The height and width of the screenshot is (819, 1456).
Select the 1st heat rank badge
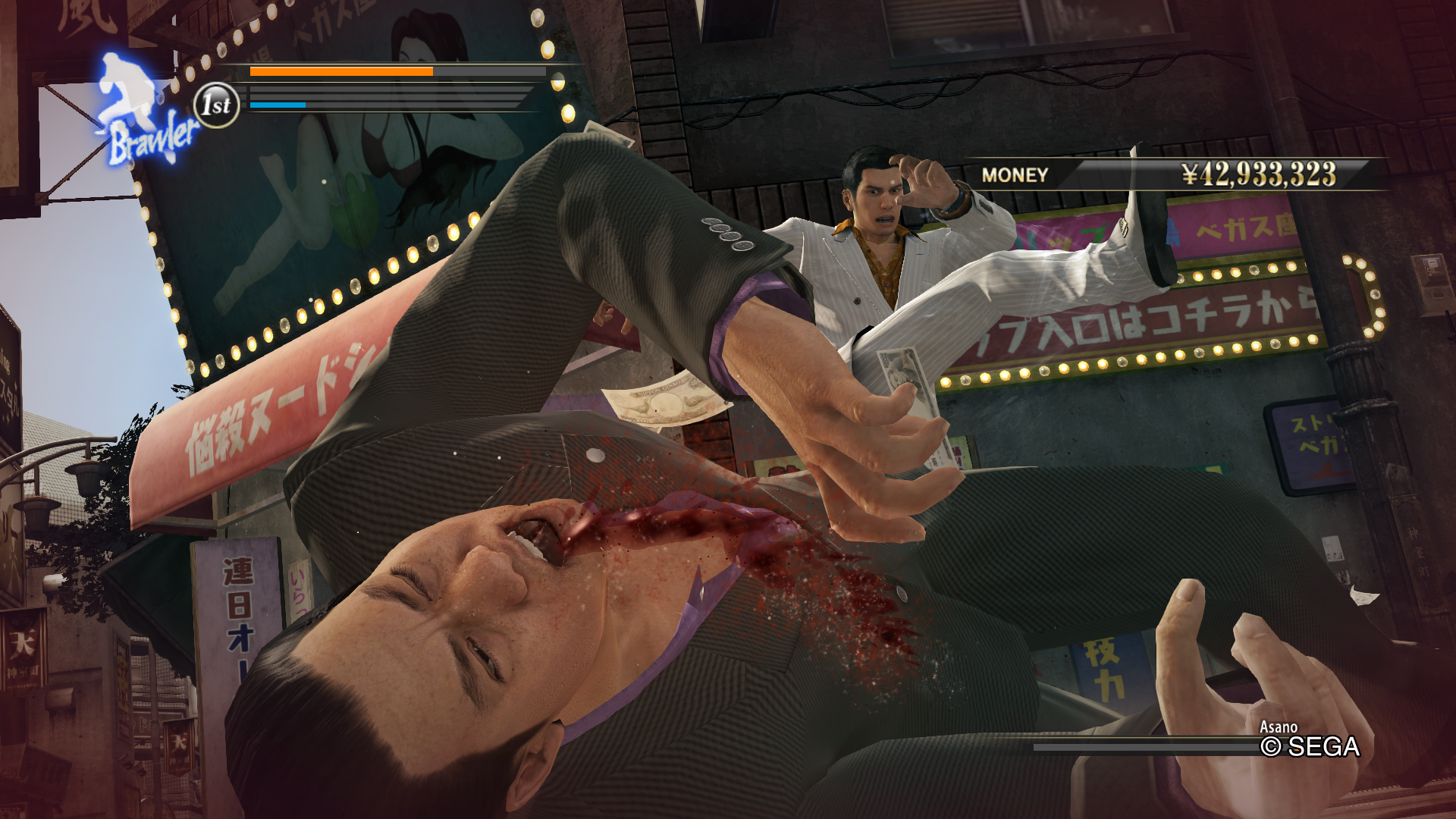[217, 105]
